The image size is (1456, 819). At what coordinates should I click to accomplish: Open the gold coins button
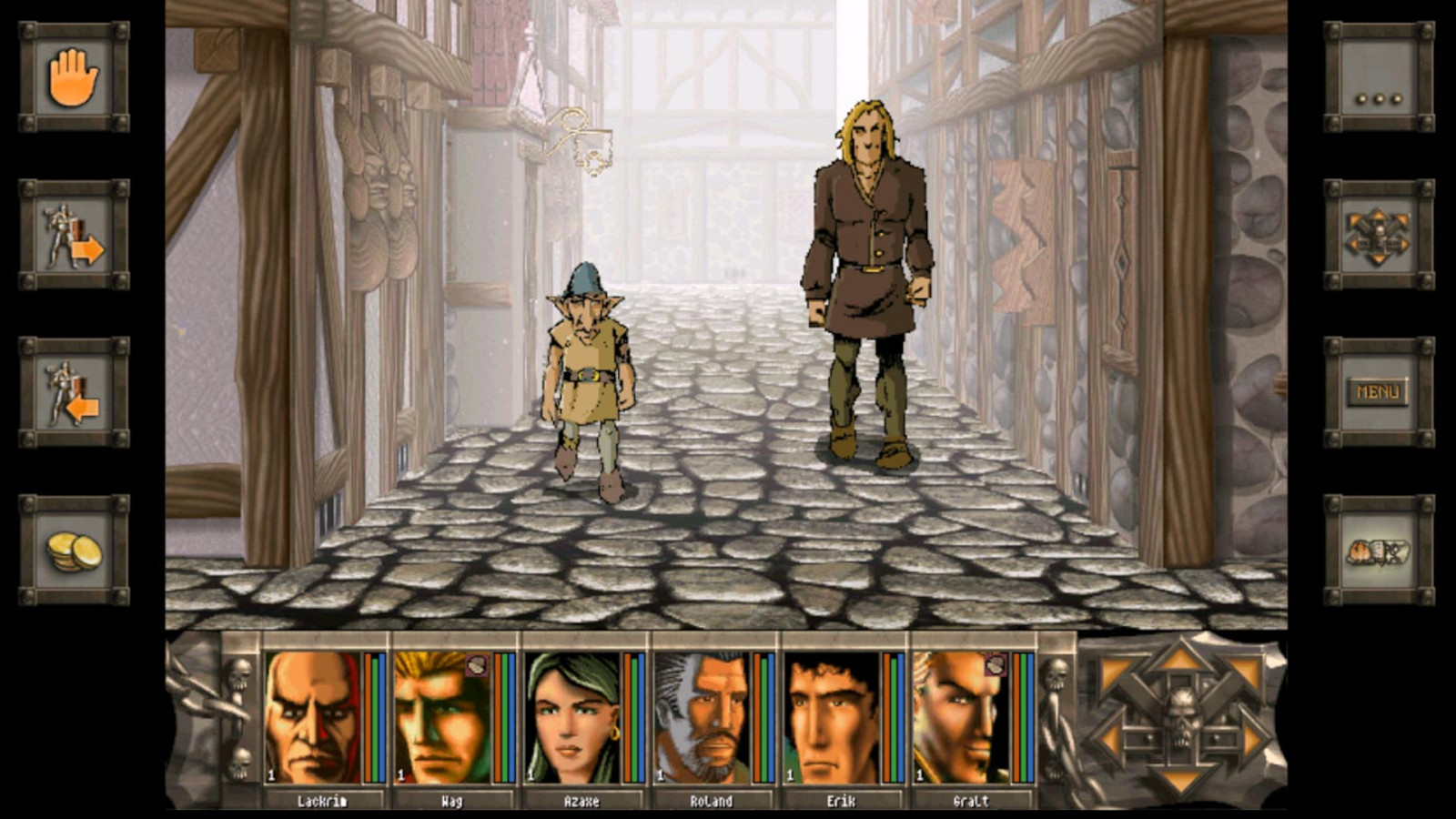coord(74,550)
